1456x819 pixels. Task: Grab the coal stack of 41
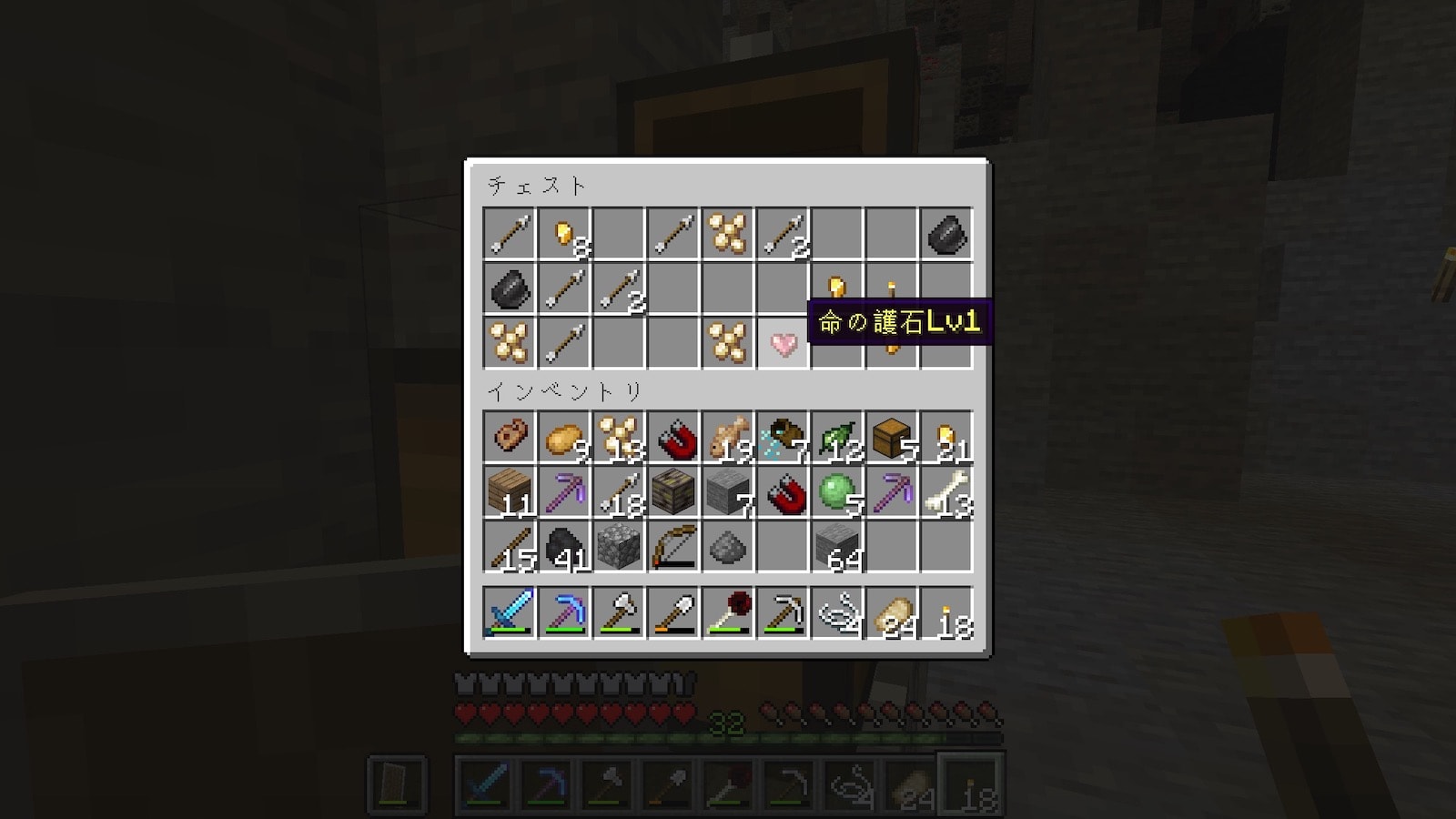pos(564,546)
